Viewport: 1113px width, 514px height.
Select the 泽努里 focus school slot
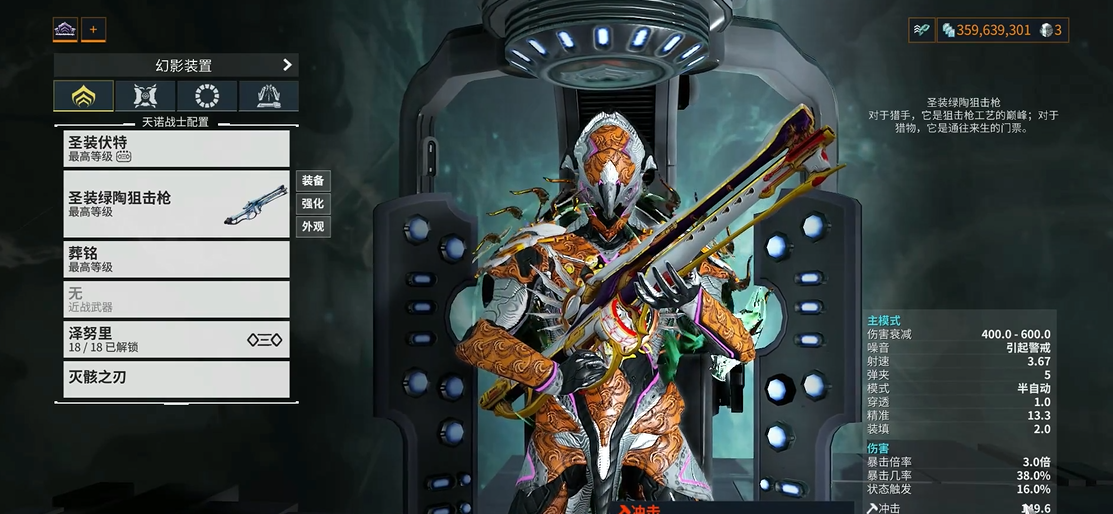pyautogui.click(x=176, y=340)
